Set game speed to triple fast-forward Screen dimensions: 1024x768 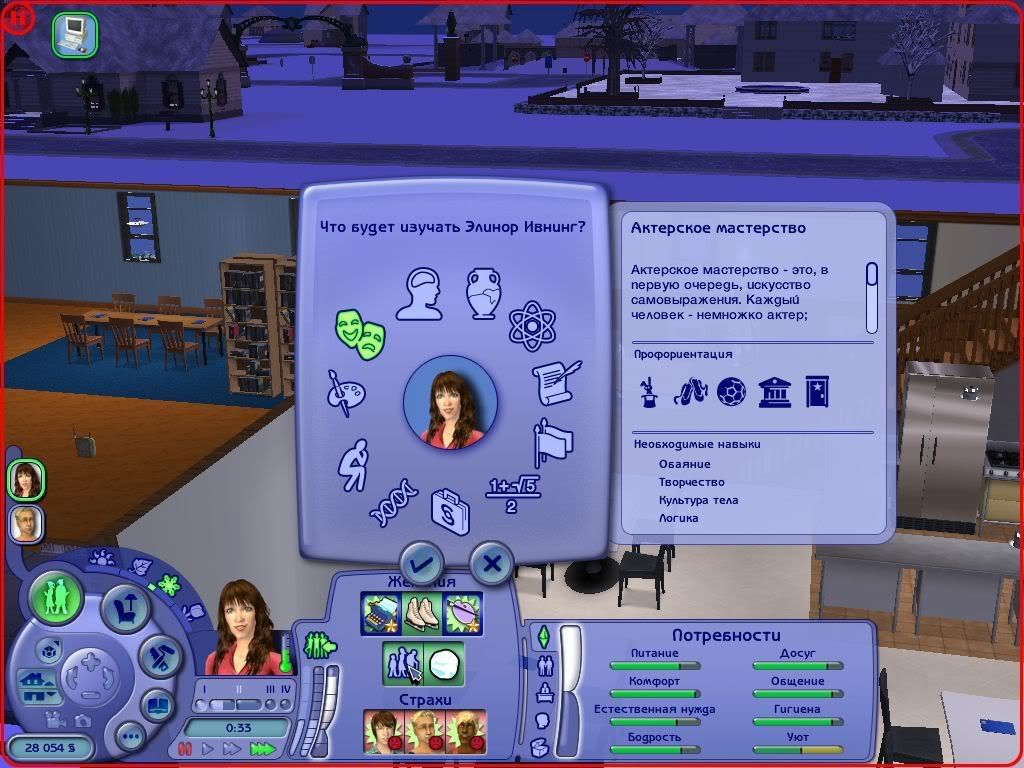(x=262, y=748)
